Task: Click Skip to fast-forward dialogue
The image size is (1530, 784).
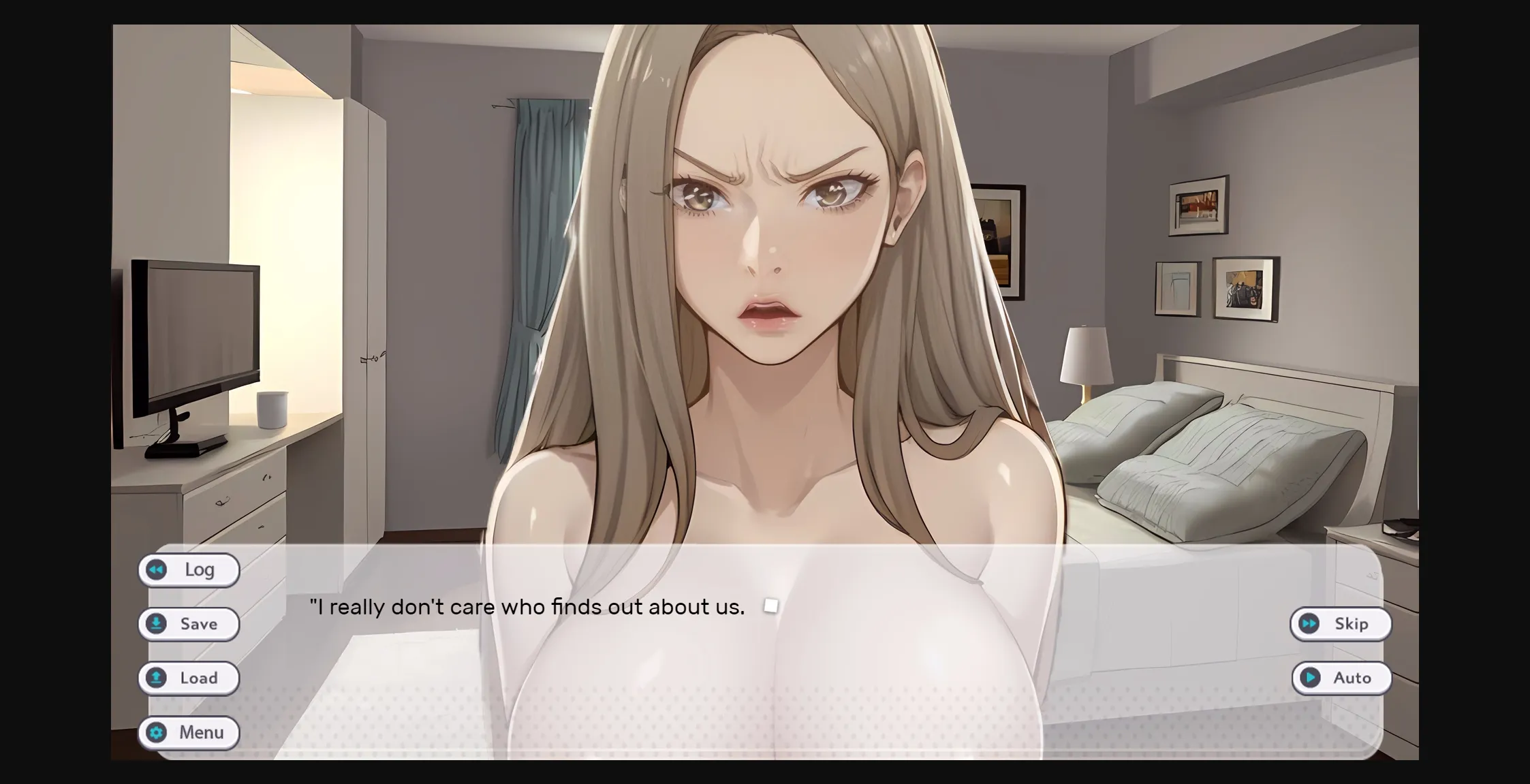Action: pos(1340,624)
